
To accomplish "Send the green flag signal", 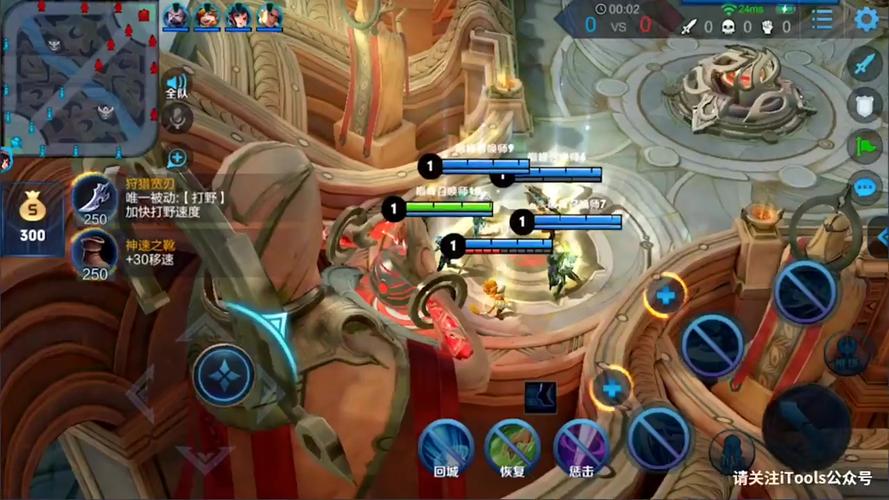I will pyautogui.click(x=865, y=146).
